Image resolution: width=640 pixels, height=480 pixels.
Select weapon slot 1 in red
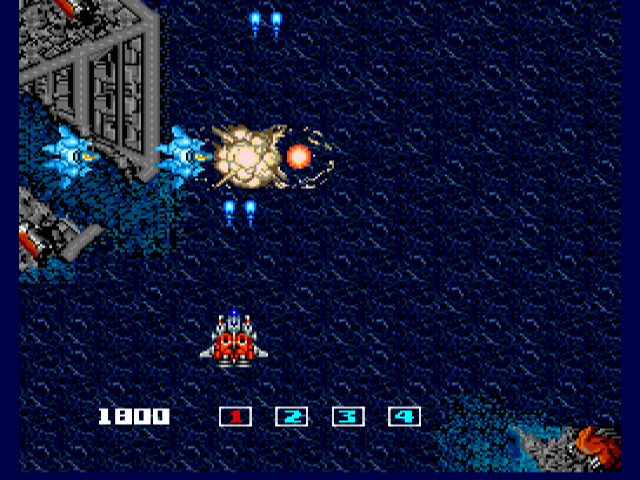point(235,417)
